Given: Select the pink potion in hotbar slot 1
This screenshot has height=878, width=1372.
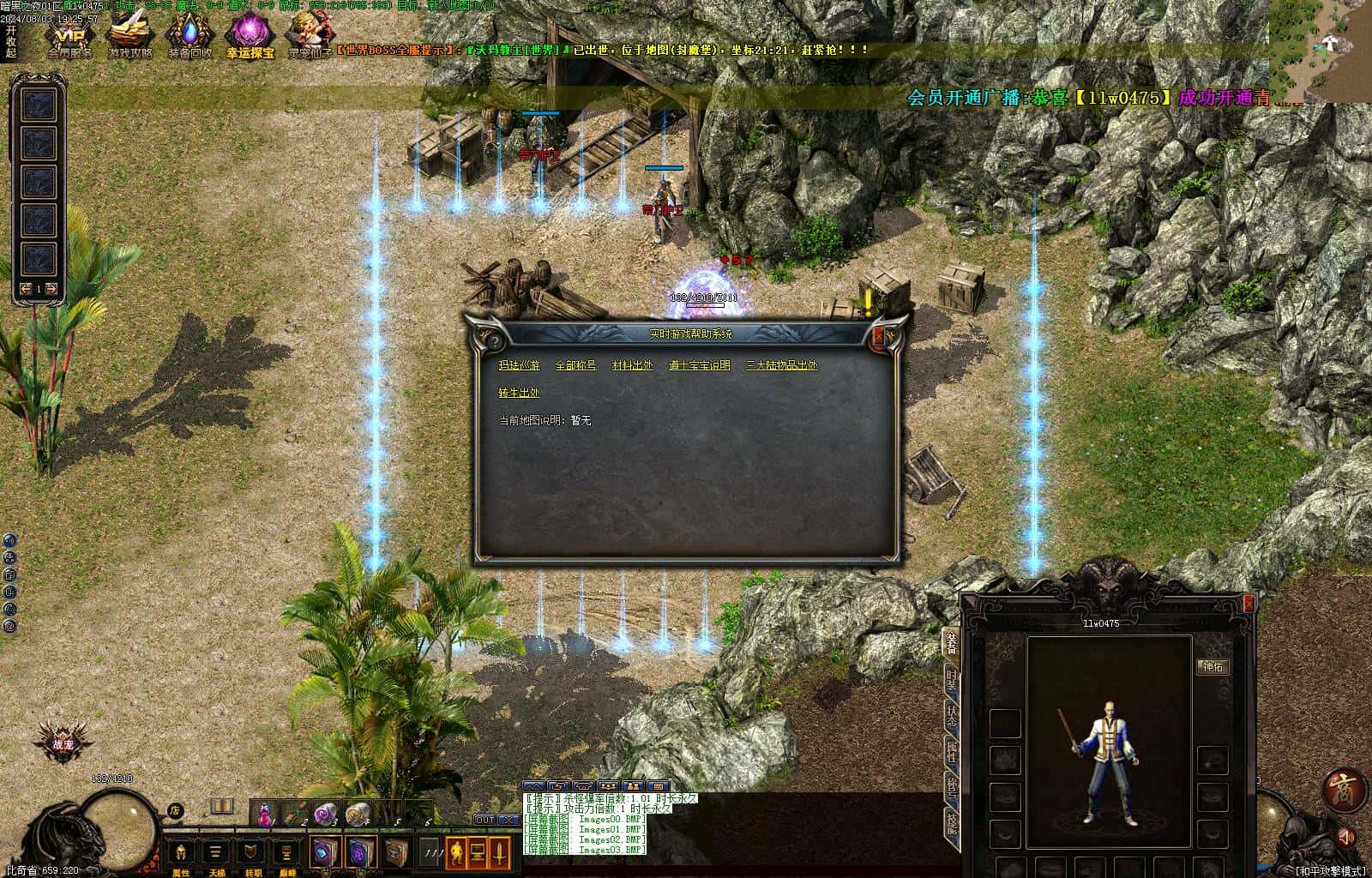Looking at the screenshot, I should (x=266, y=813).
